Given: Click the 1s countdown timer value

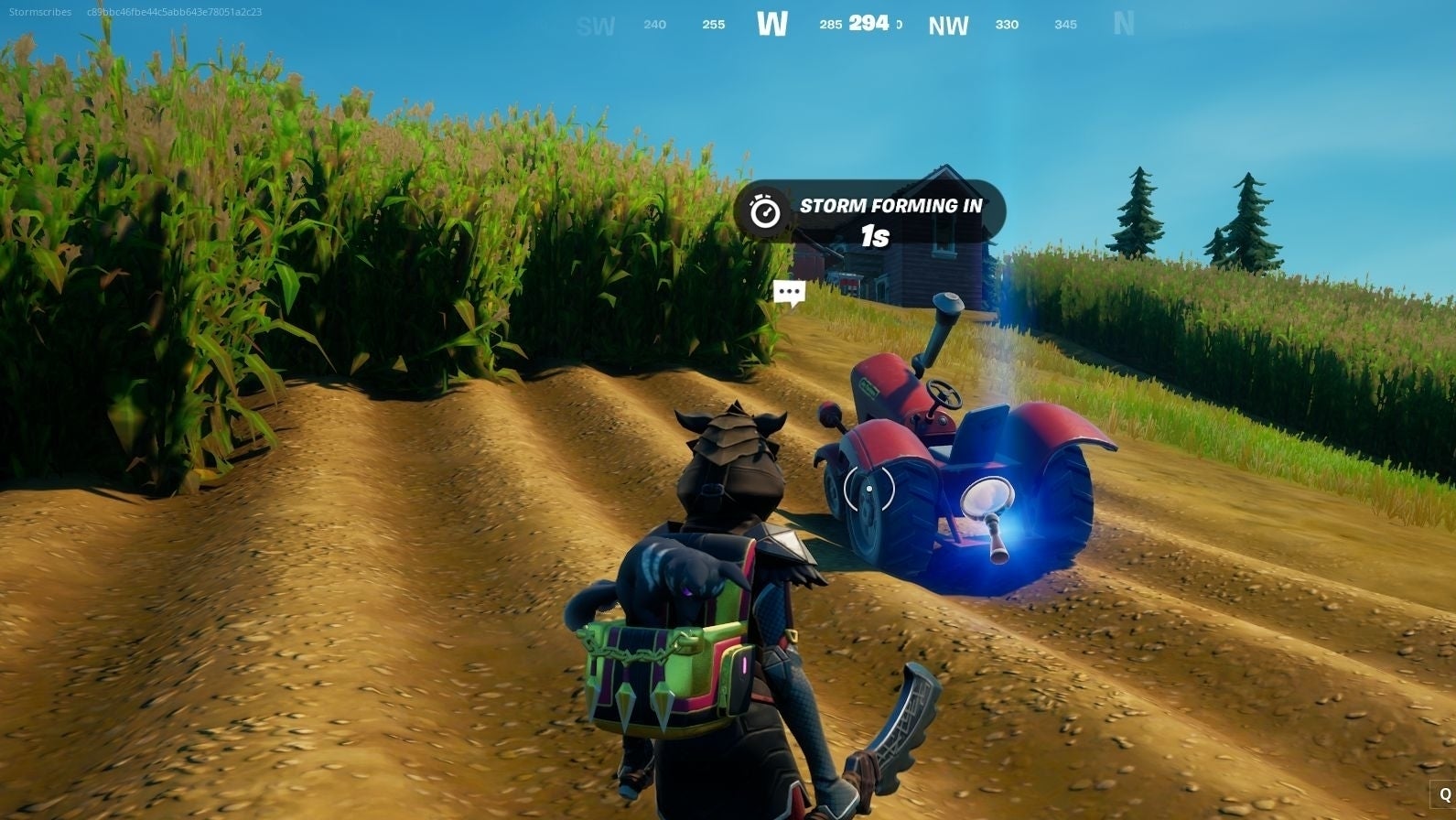Looking at the screenshot, I should pos(877,236).
